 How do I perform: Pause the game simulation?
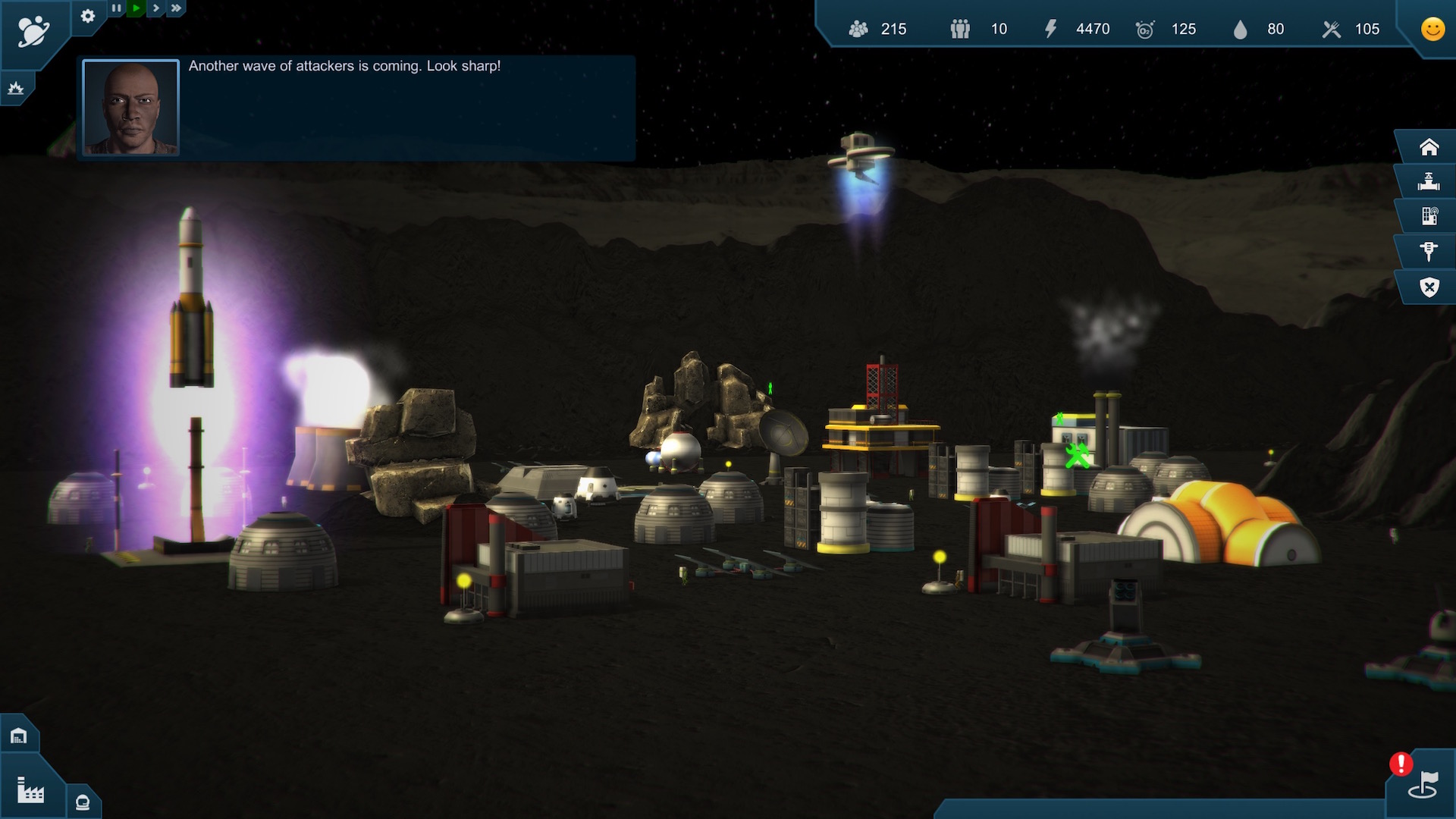click(118, 8)
